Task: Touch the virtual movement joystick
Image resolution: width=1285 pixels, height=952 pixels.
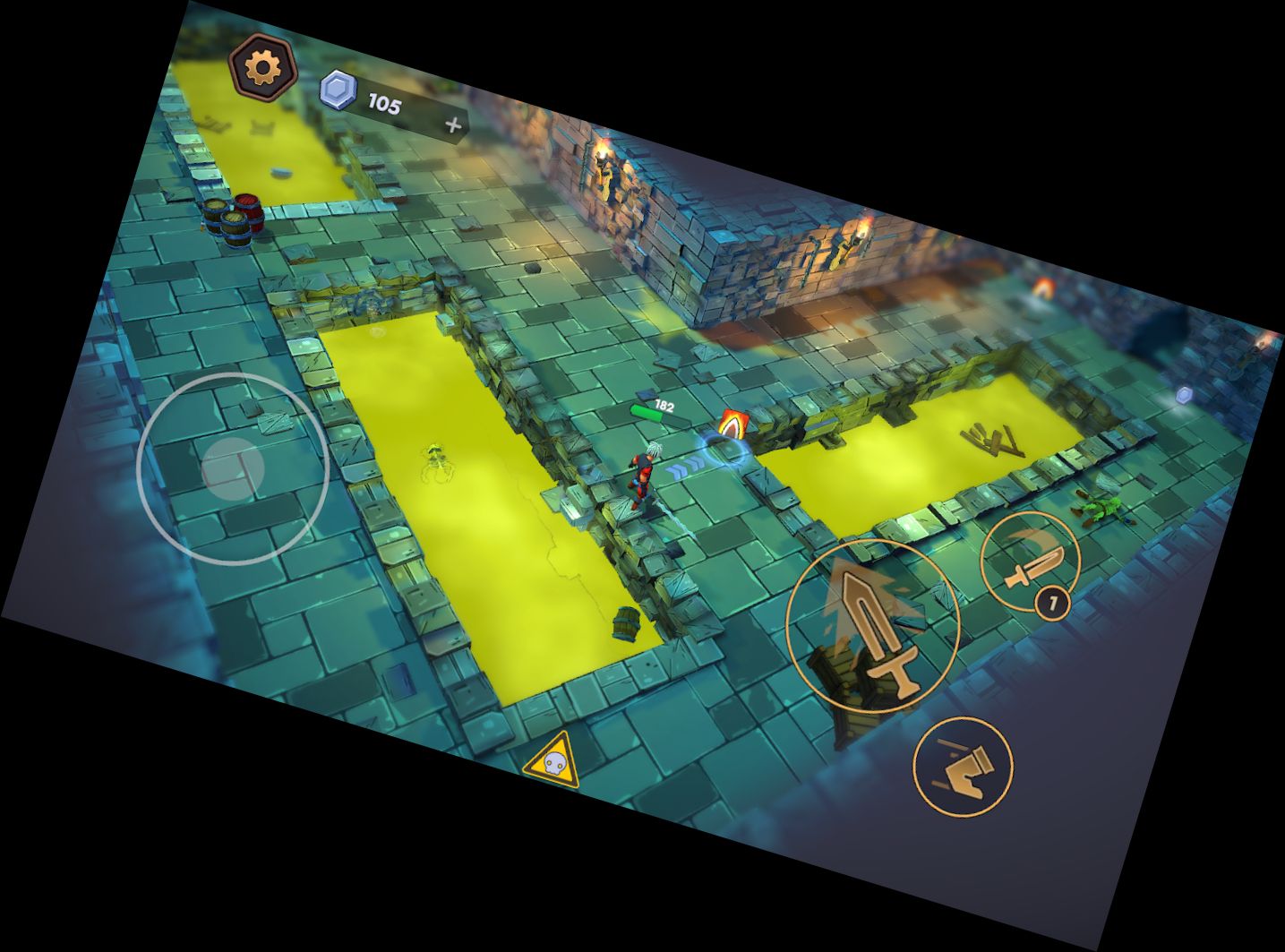Action: tap(233, 467)
